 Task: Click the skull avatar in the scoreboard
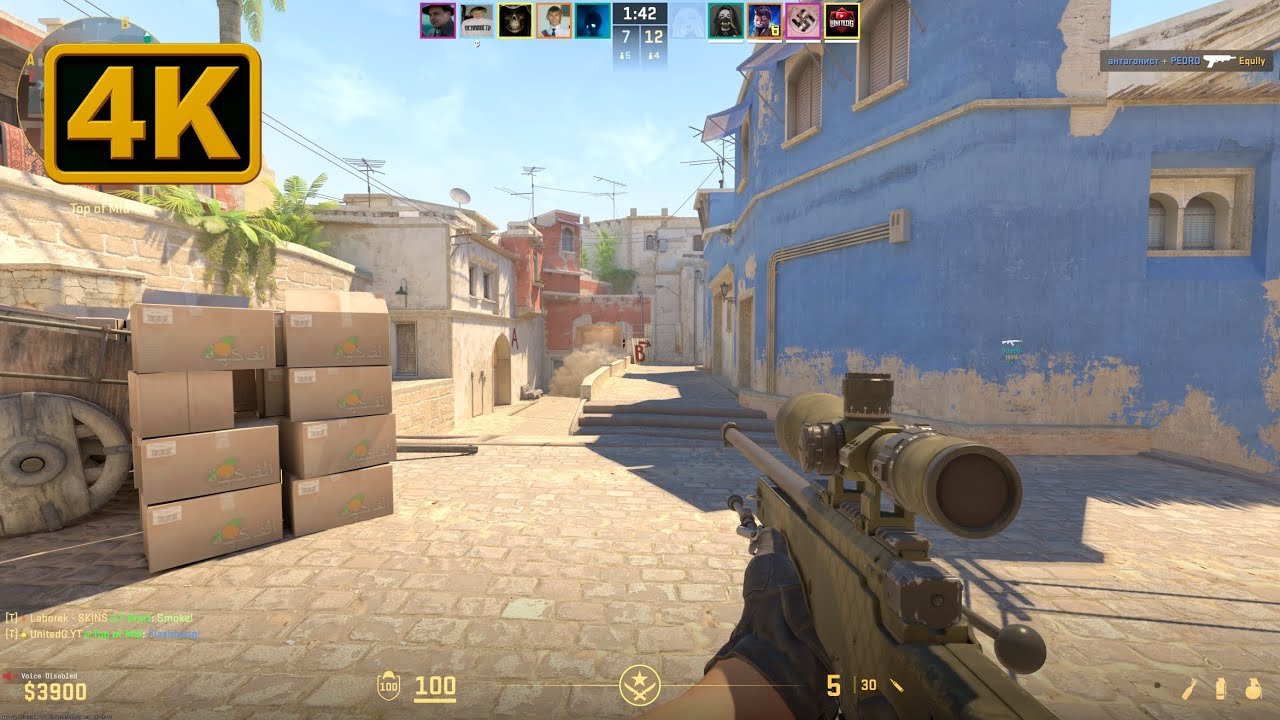tap(515, 21)
